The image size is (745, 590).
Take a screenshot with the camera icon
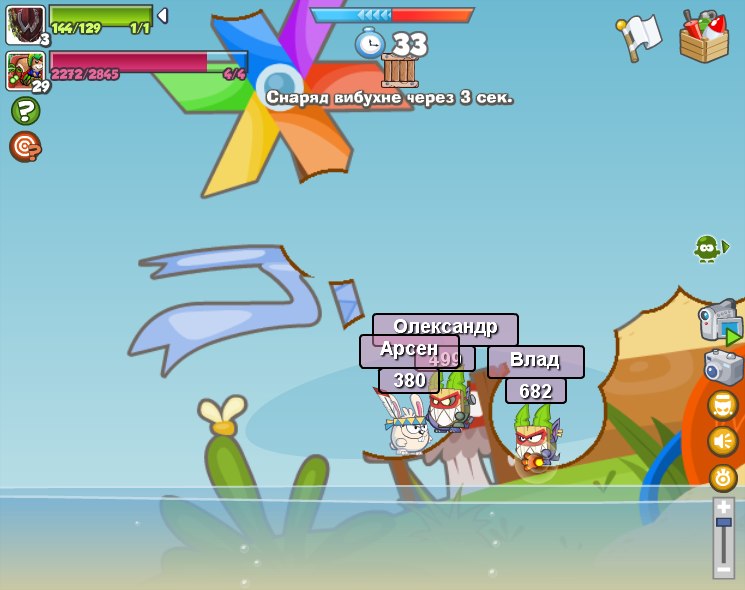pyautogui.click(x=723, y=367)
